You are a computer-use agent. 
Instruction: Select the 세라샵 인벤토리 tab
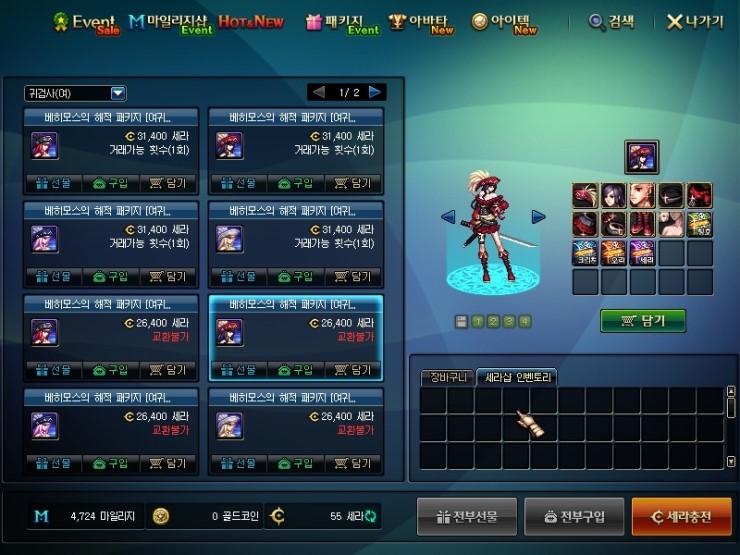[516, 377]
